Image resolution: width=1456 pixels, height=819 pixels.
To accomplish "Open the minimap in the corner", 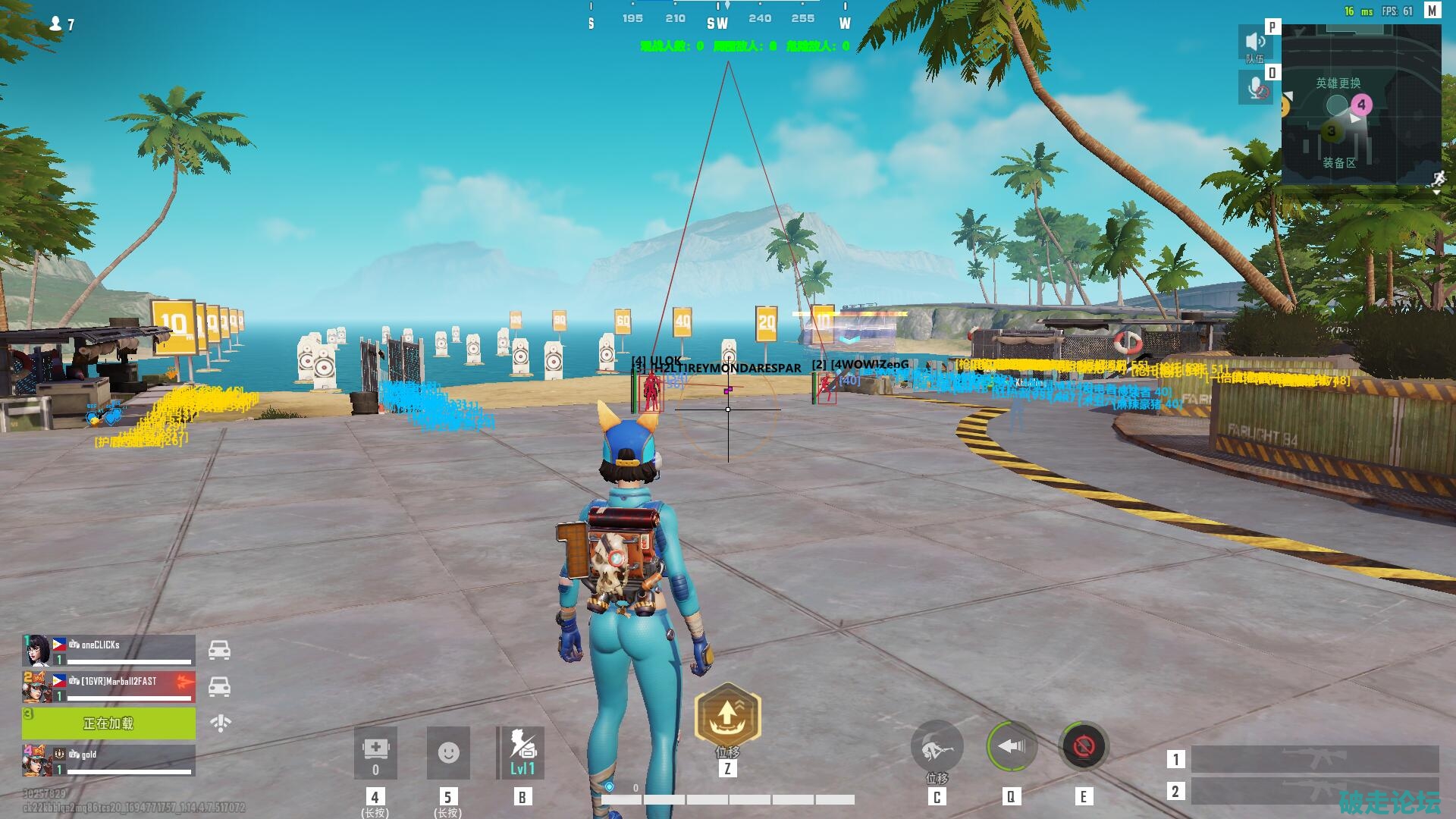I will click(x=1360, y=105).
